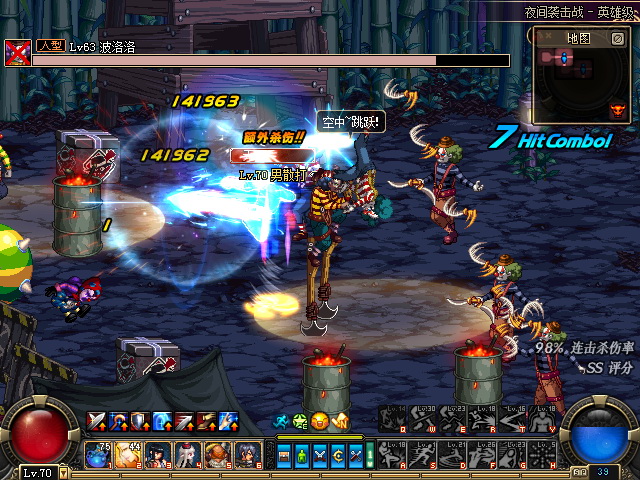Select the black-haired girl item in slot 3

[158, 455]
